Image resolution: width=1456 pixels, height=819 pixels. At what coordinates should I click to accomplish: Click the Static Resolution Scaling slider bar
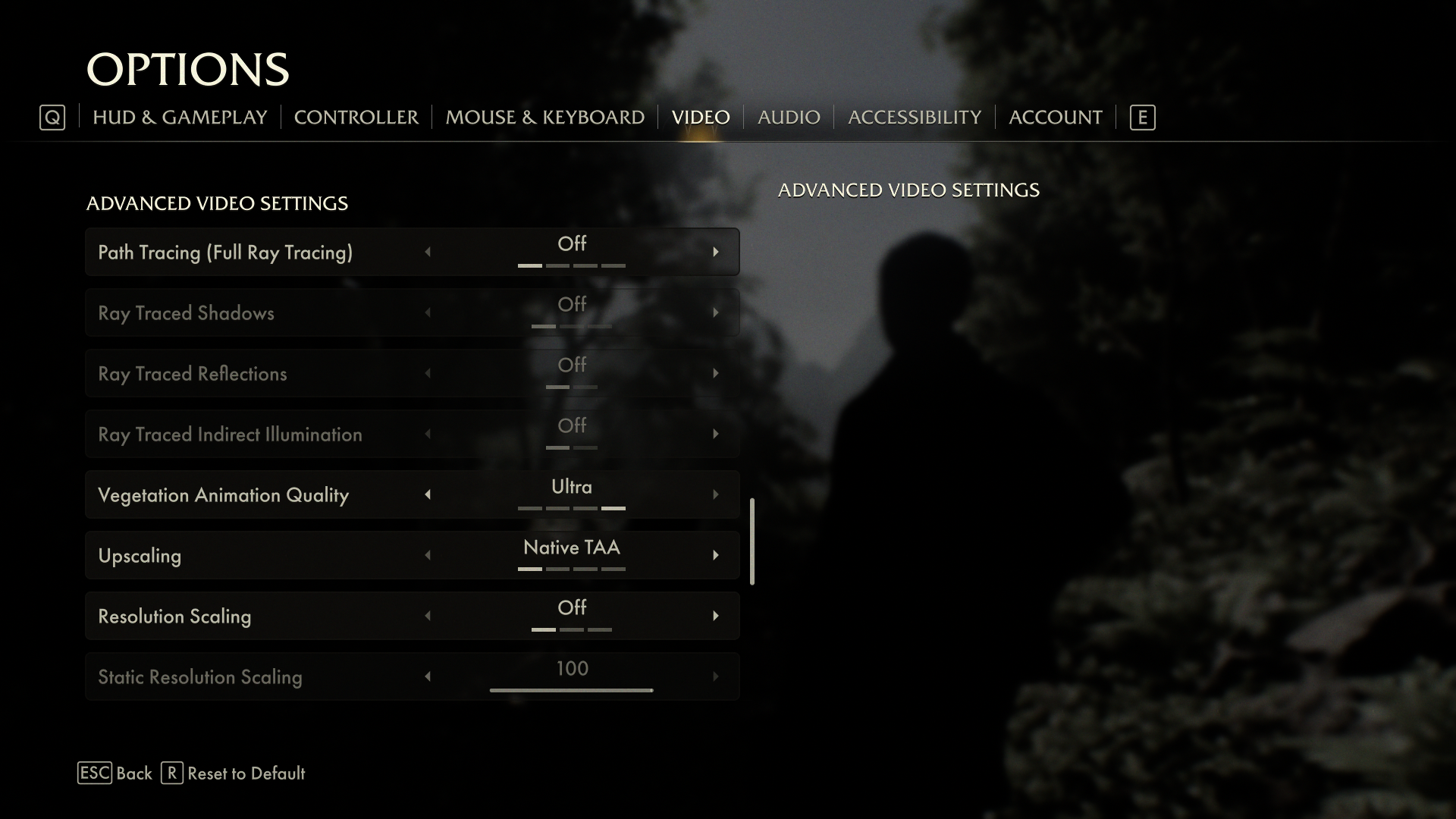click(x=571, y=690)
